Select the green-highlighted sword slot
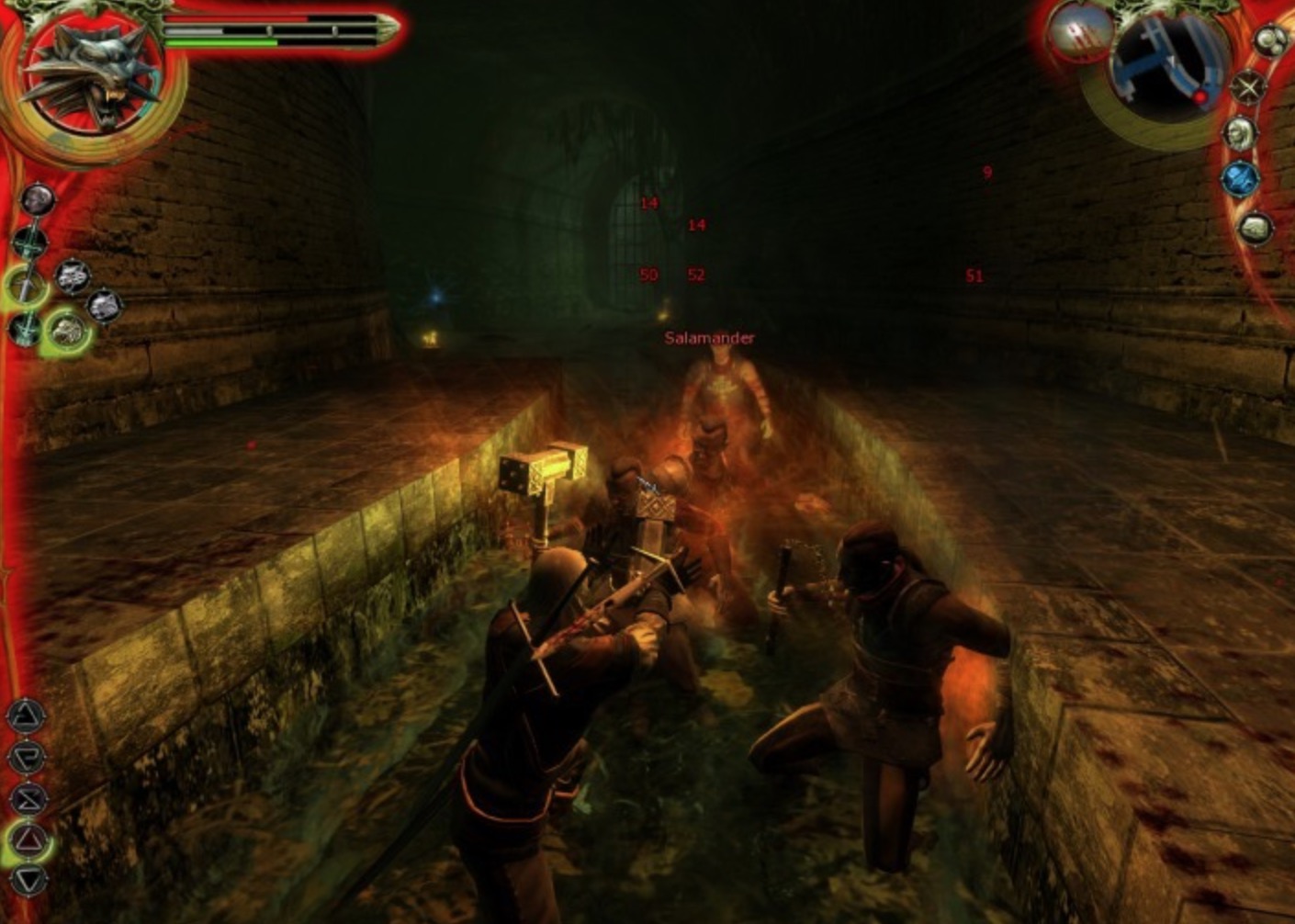The image size is (1295, 924). 25,286
